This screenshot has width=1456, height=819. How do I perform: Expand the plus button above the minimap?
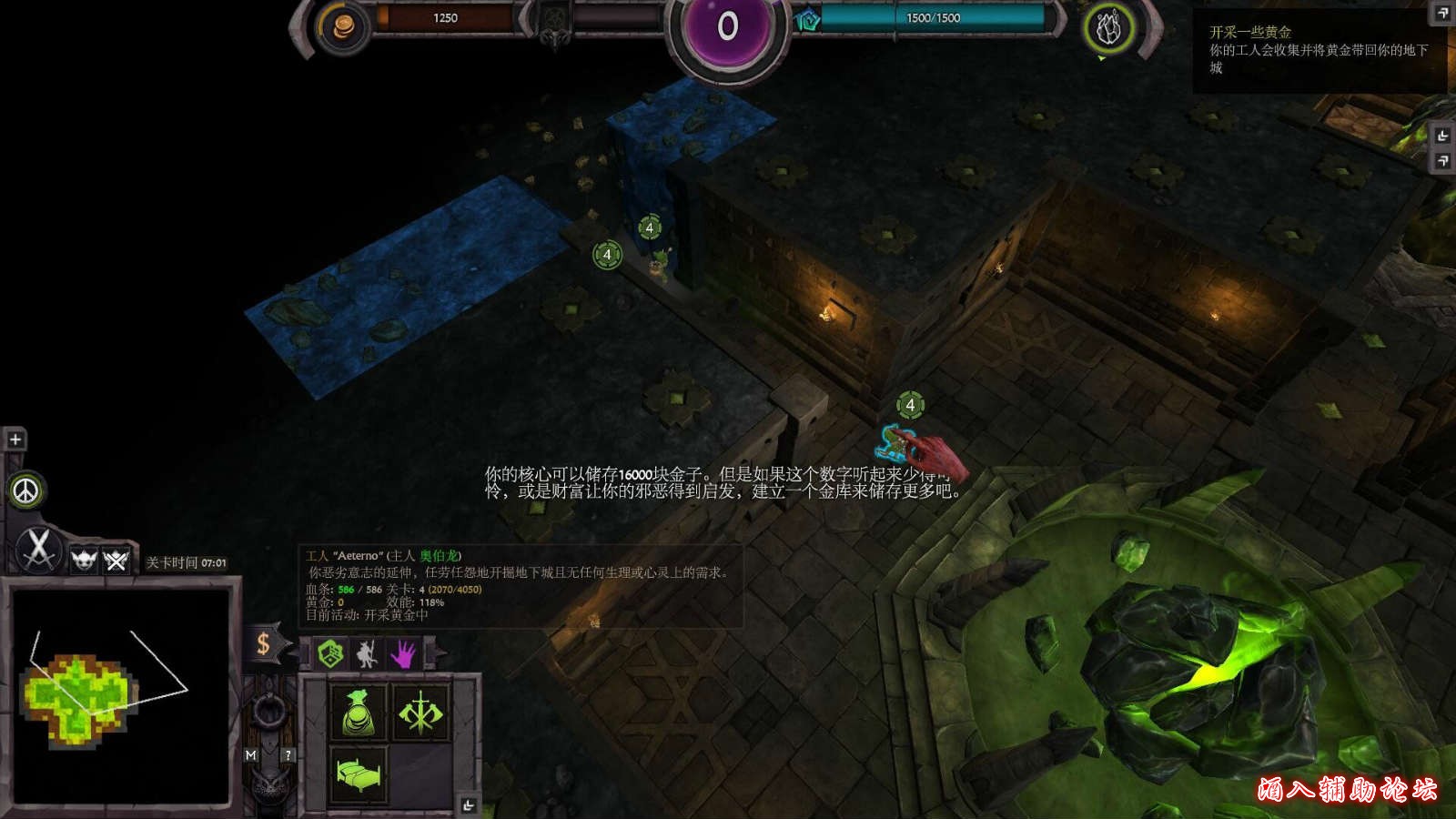pos(15,440)
